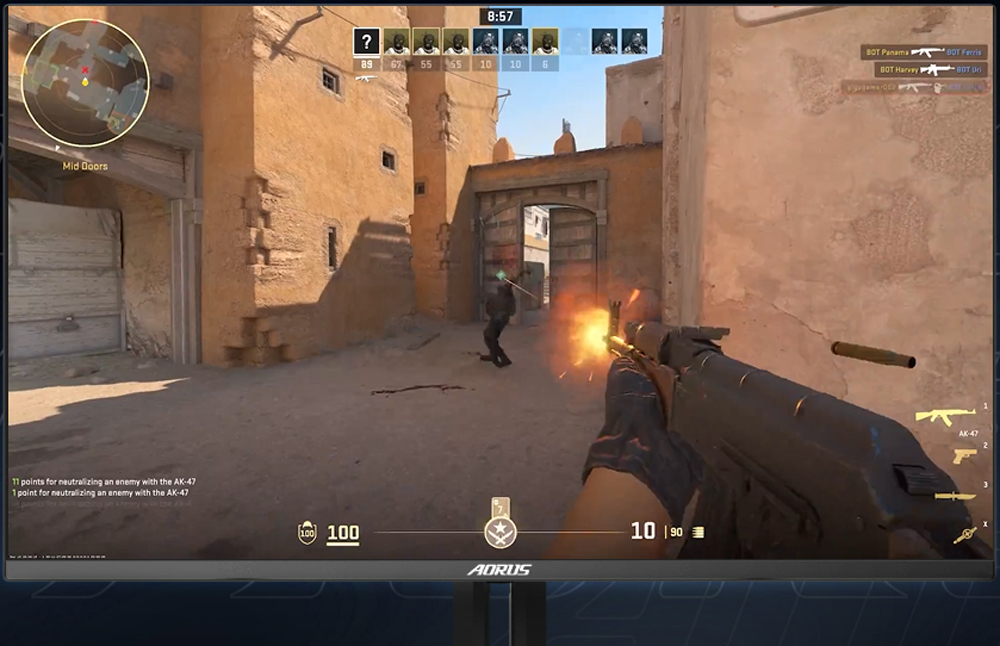The image size is (1000, 646).
Task: Select the avatar with score 67
Action: (x=398, y=42)
